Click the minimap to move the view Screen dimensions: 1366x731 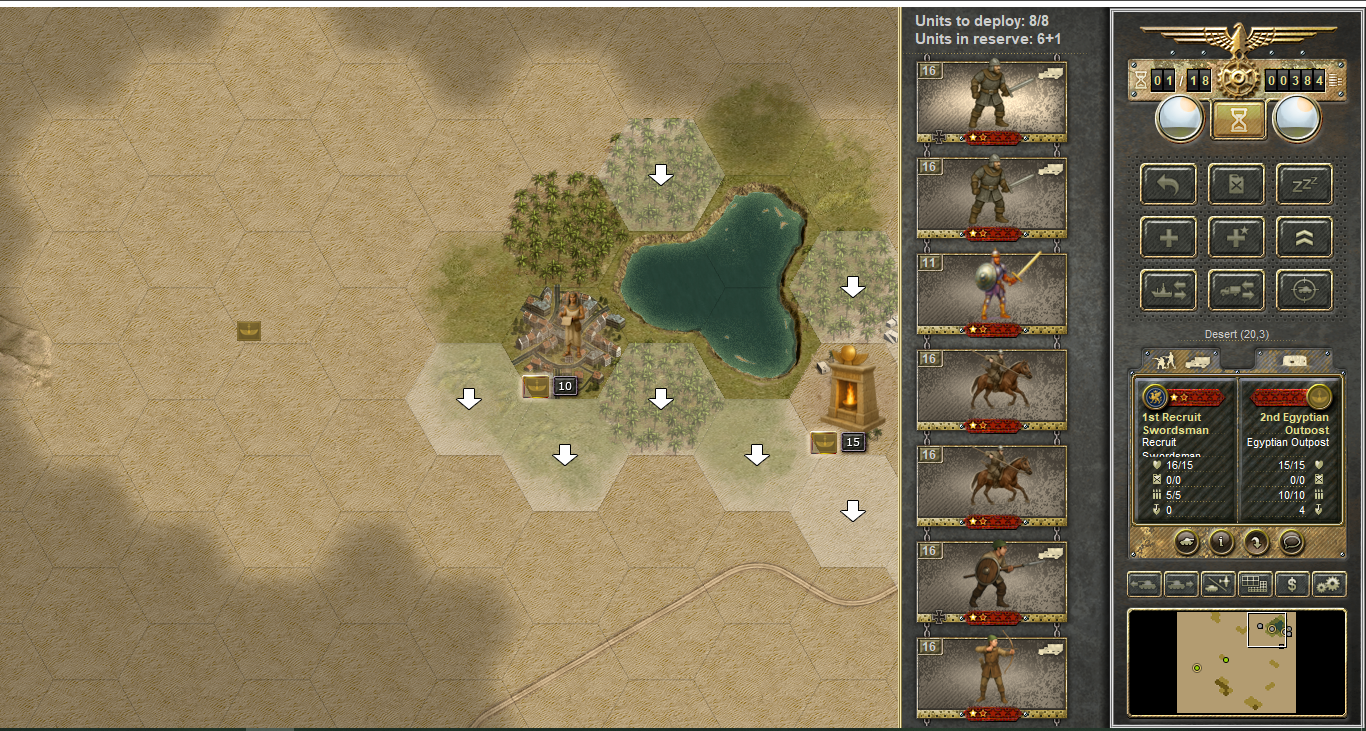[1236, 662]
